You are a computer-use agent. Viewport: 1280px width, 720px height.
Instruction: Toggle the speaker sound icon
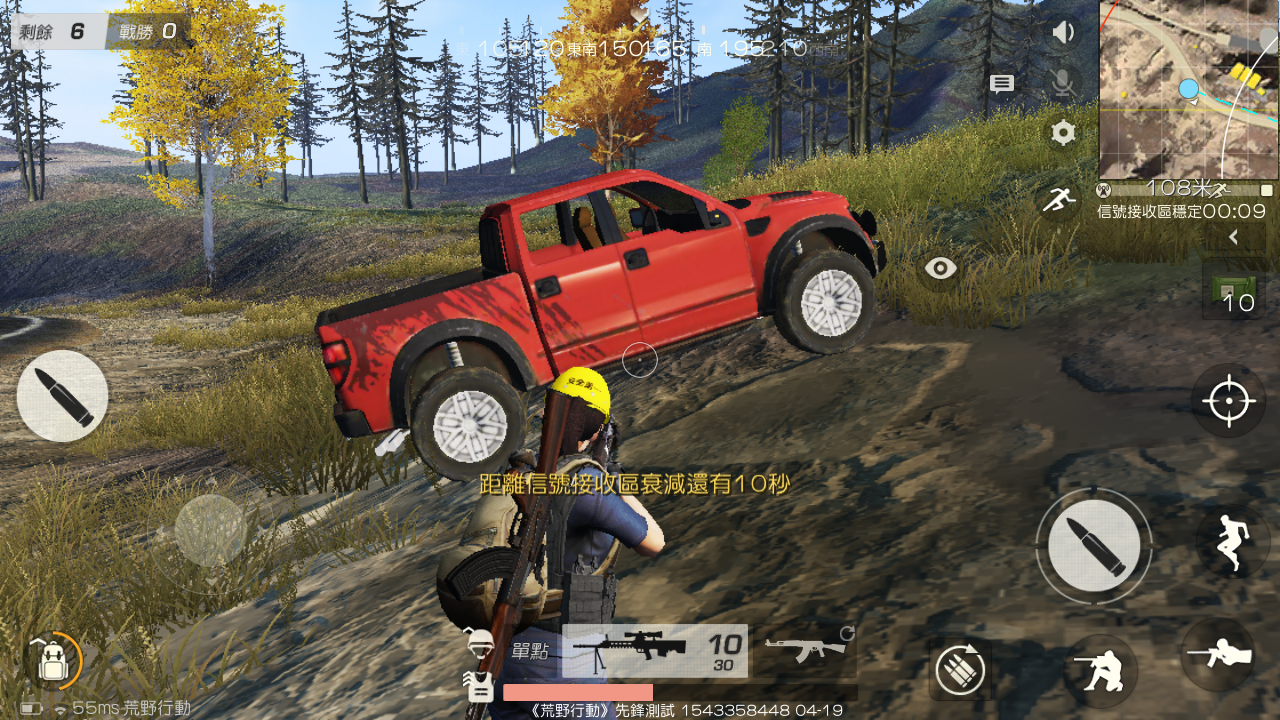tap(1063, 33)
